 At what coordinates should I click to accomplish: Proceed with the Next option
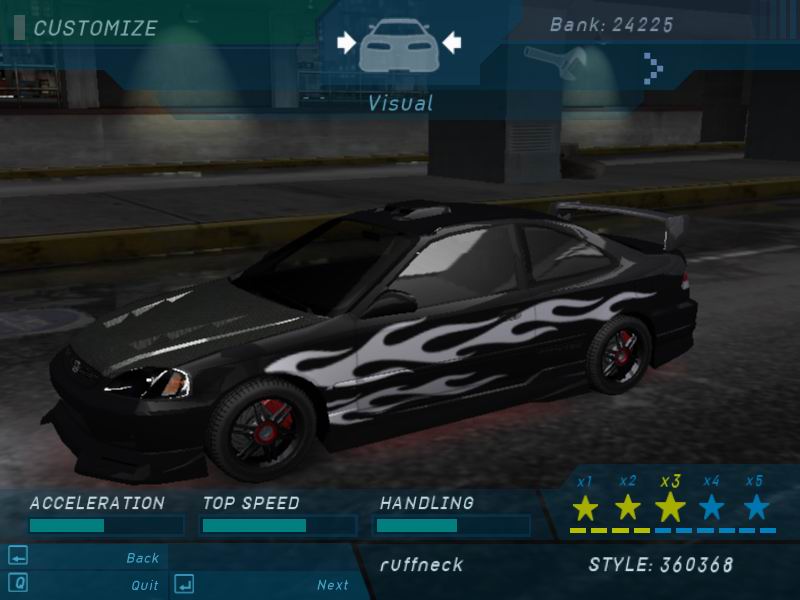333,585
